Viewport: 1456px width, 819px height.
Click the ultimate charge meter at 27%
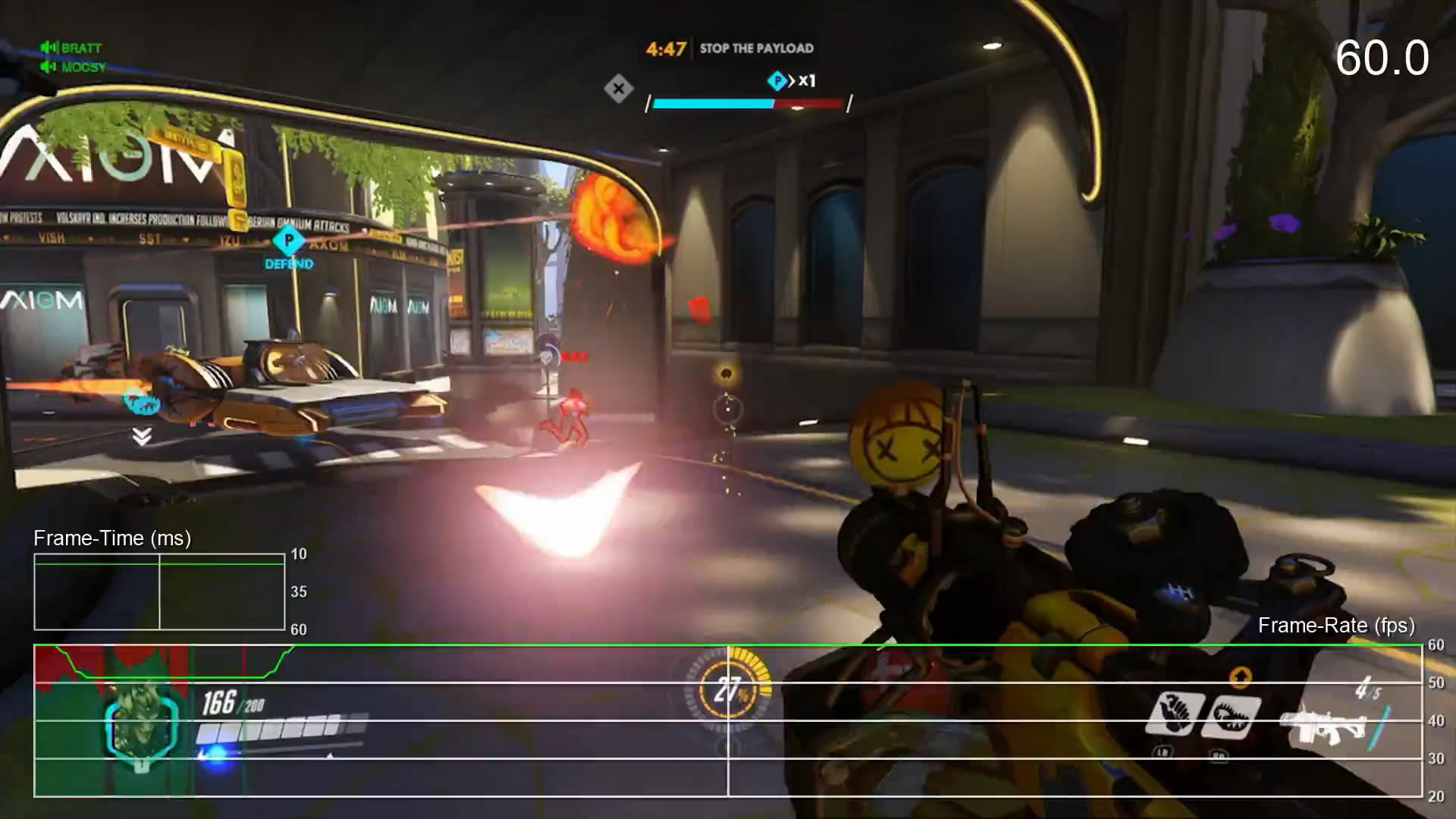[x=728, y=689]
